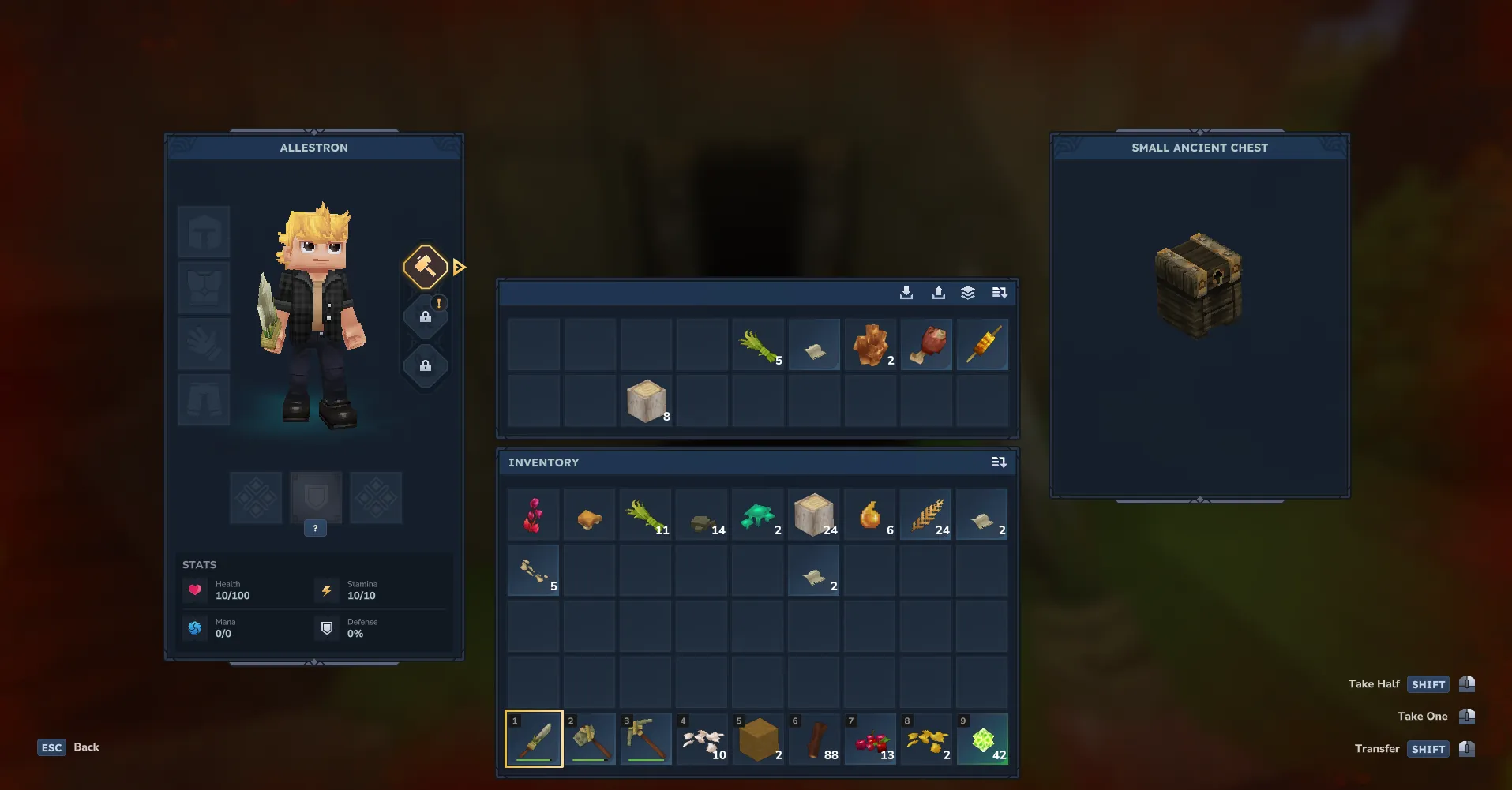Click the locked slot with exclamation mark
This screenshot has width=1512, height=790.
pyautogui.click(x=426, y=316)
